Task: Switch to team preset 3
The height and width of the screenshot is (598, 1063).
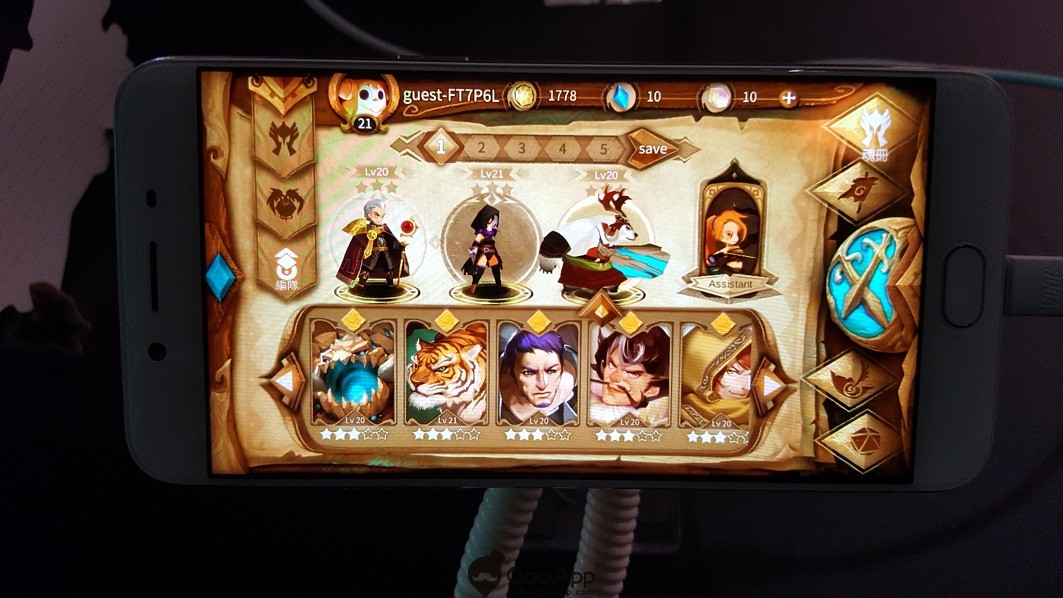Action: click(522, 148)
